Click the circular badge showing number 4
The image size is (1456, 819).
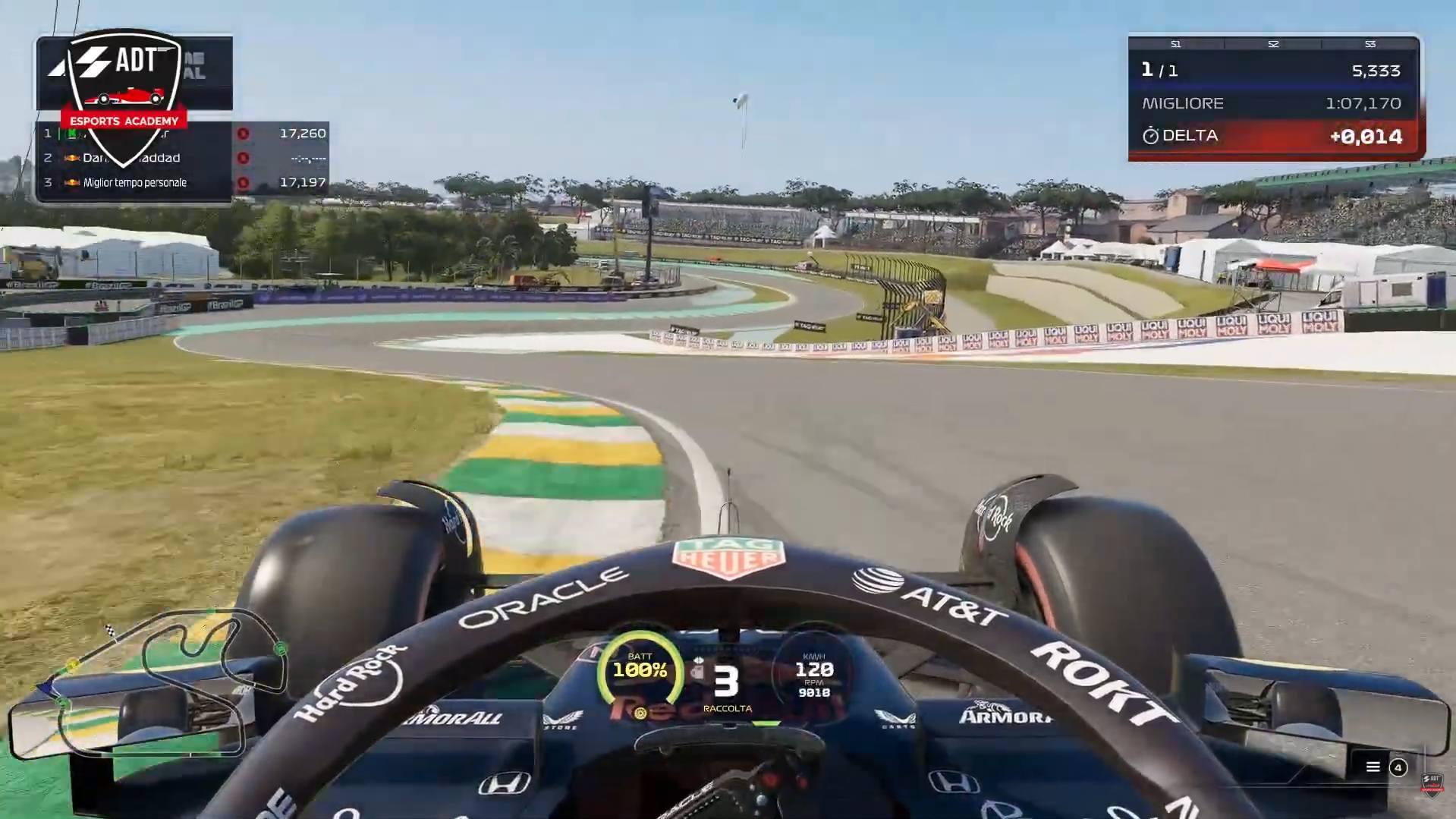tap(1399, 768)
